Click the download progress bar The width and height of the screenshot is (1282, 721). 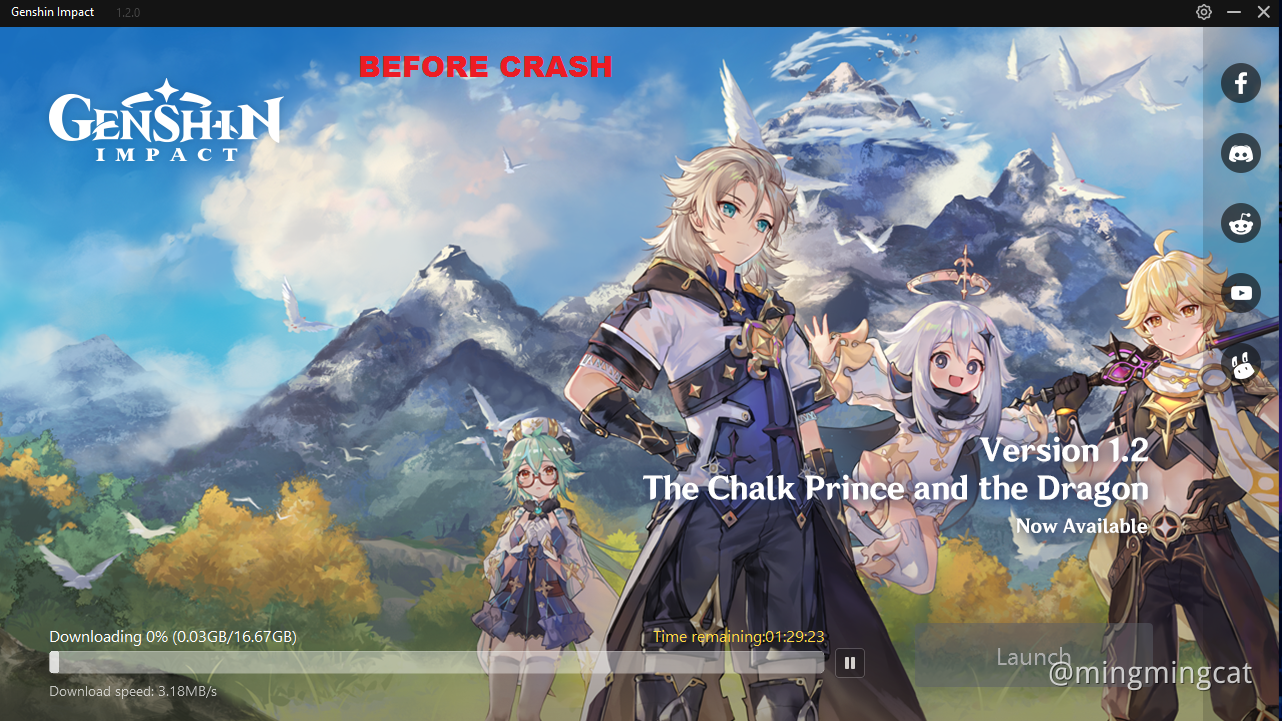tap(440, 662)
